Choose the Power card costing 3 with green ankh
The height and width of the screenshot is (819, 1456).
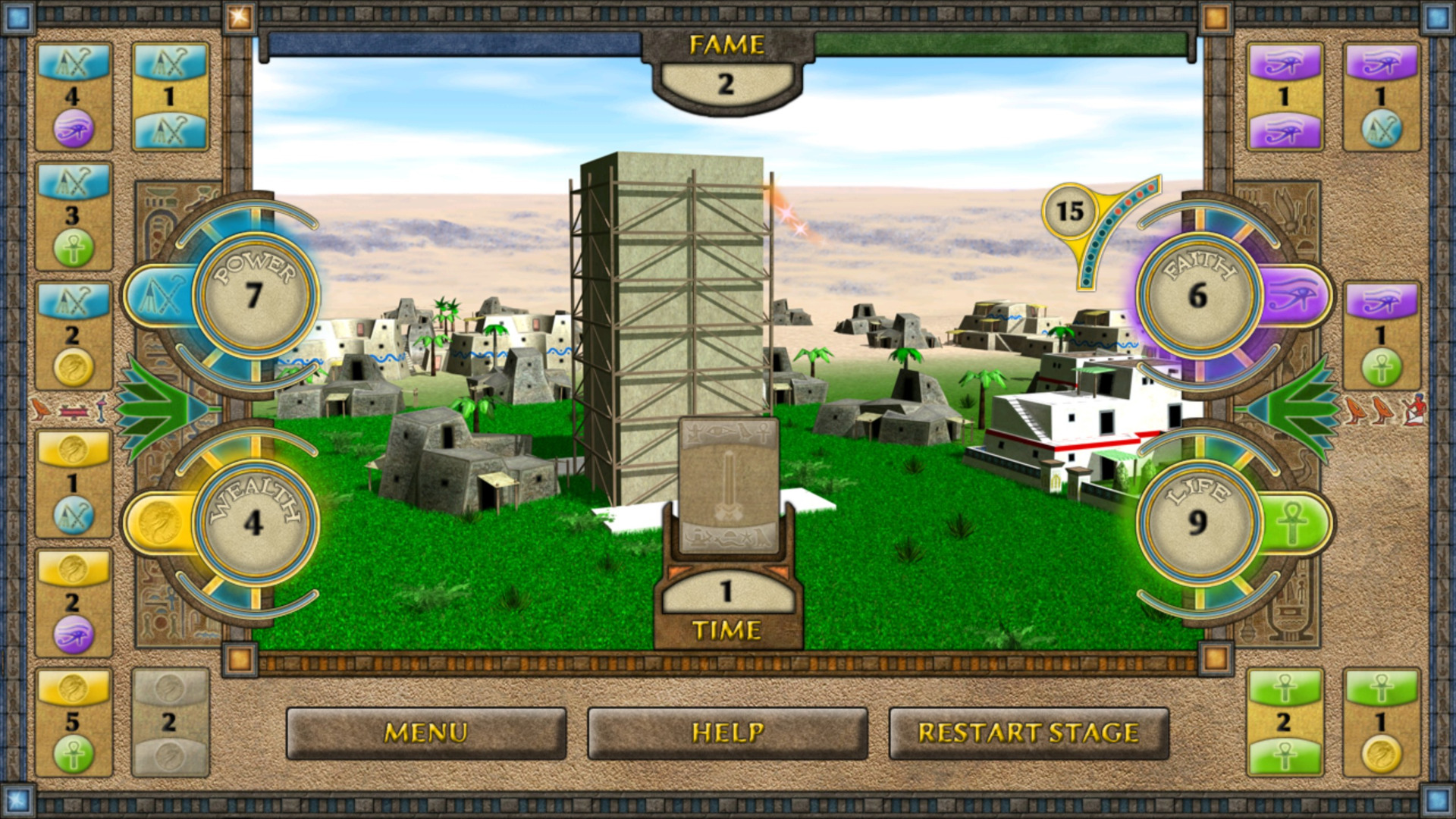pyautogui.click(x=74, y=216)
